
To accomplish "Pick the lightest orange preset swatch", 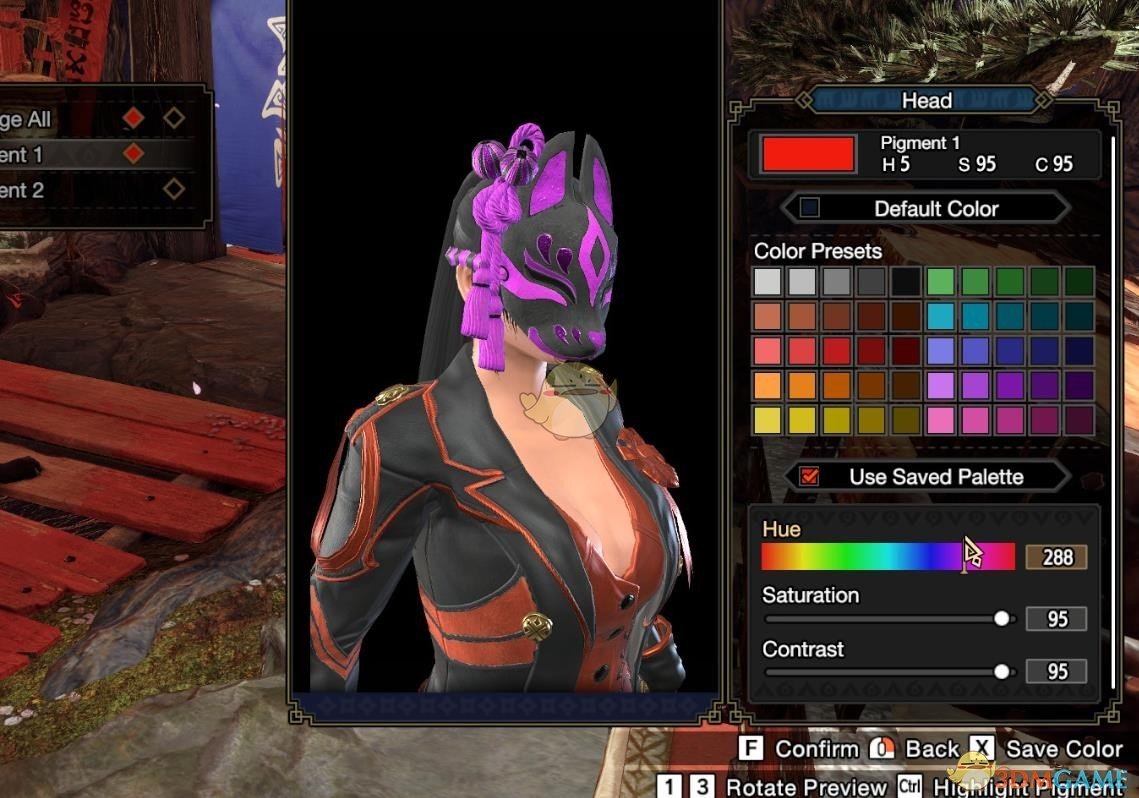I will click(x=769, y=385).
